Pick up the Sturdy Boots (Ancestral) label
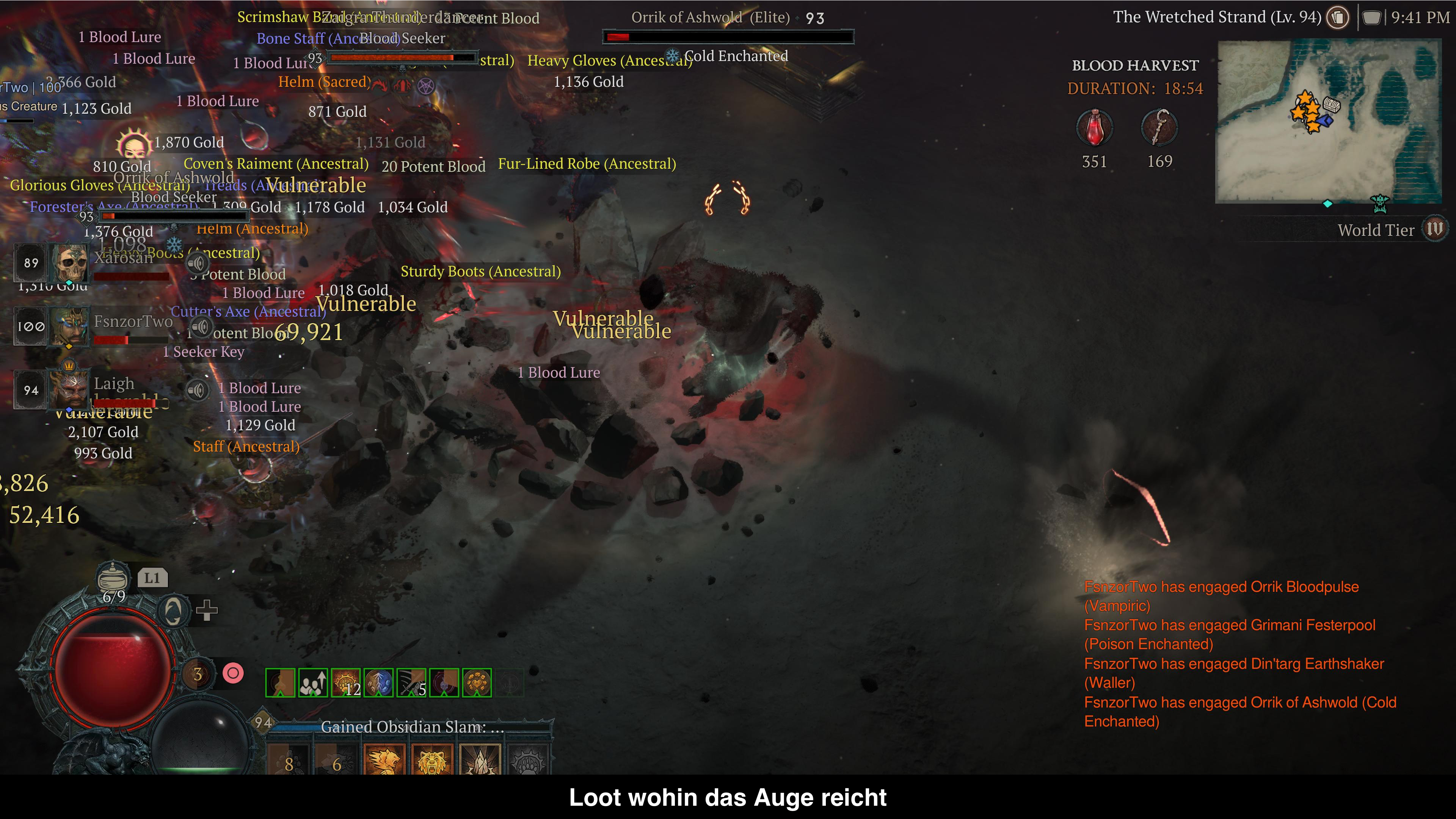1456x819 pixels. [480, 271]
